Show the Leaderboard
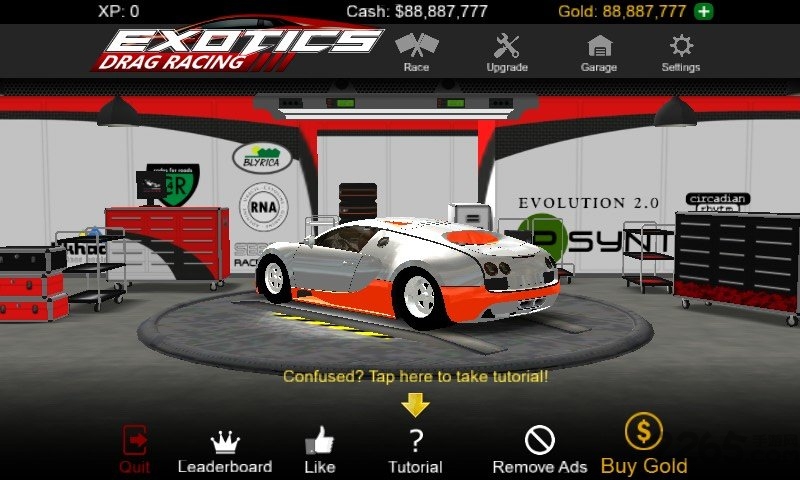The width and height of the screenshot is (800, 480). (x=224, y=450)
